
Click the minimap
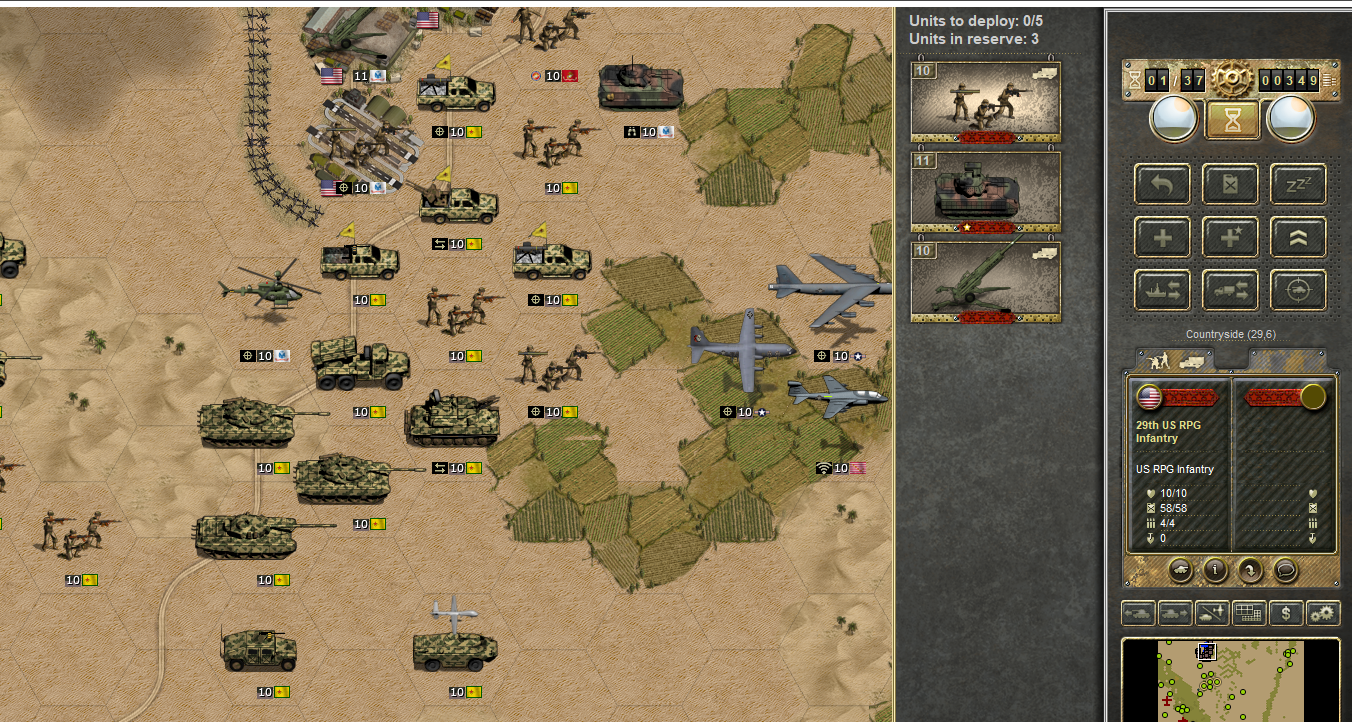pyautogui.click(x=1230, y=680)
